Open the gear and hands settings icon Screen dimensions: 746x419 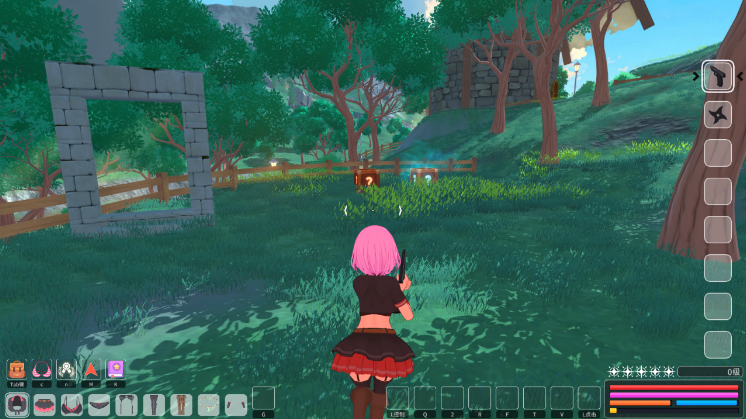pyautogui.click(x=66, y=369)
